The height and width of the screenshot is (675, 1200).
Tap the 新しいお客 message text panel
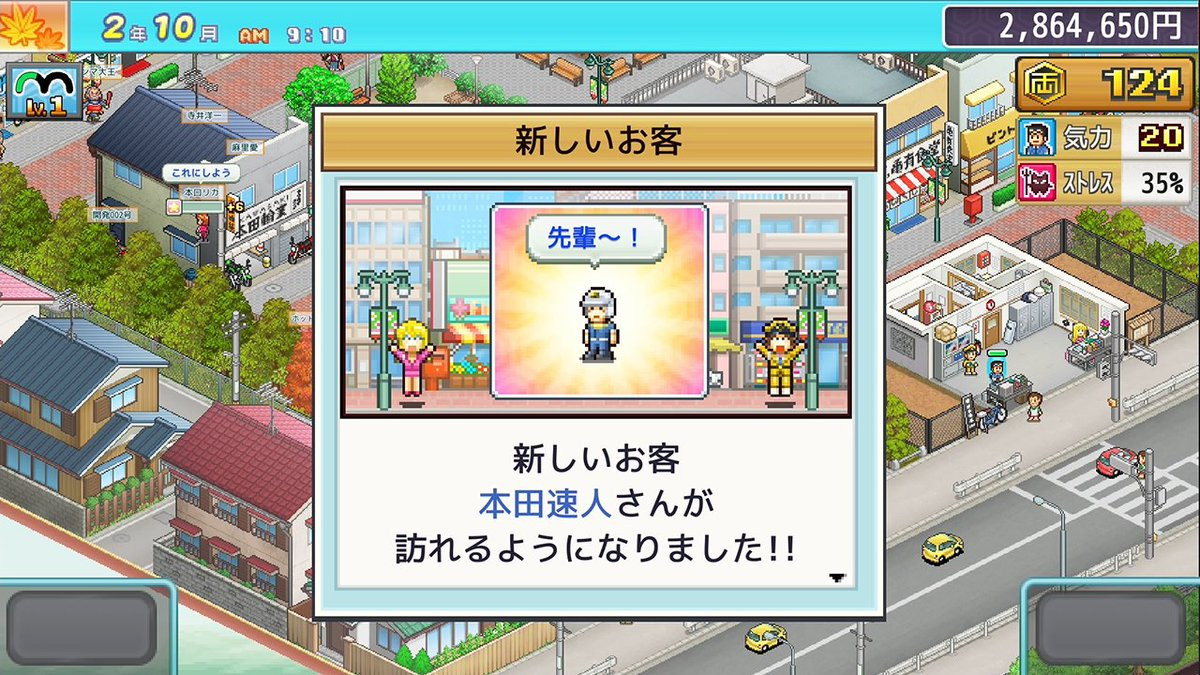pos(597,504)
